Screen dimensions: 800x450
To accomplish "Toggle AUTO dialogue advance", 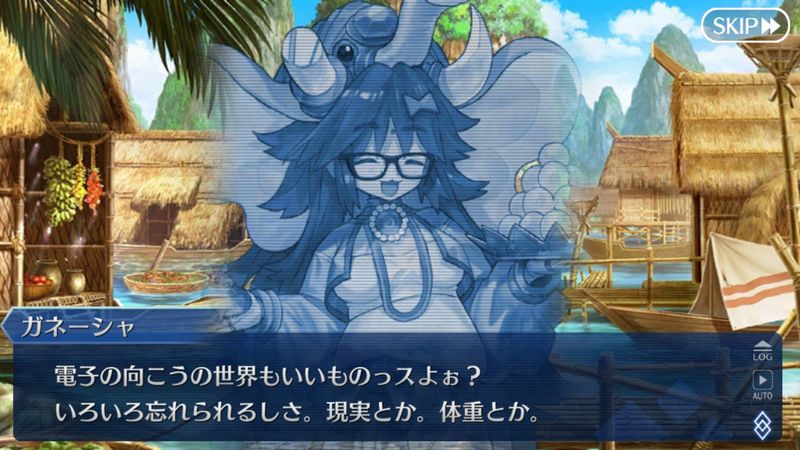I will coord(764,384).
